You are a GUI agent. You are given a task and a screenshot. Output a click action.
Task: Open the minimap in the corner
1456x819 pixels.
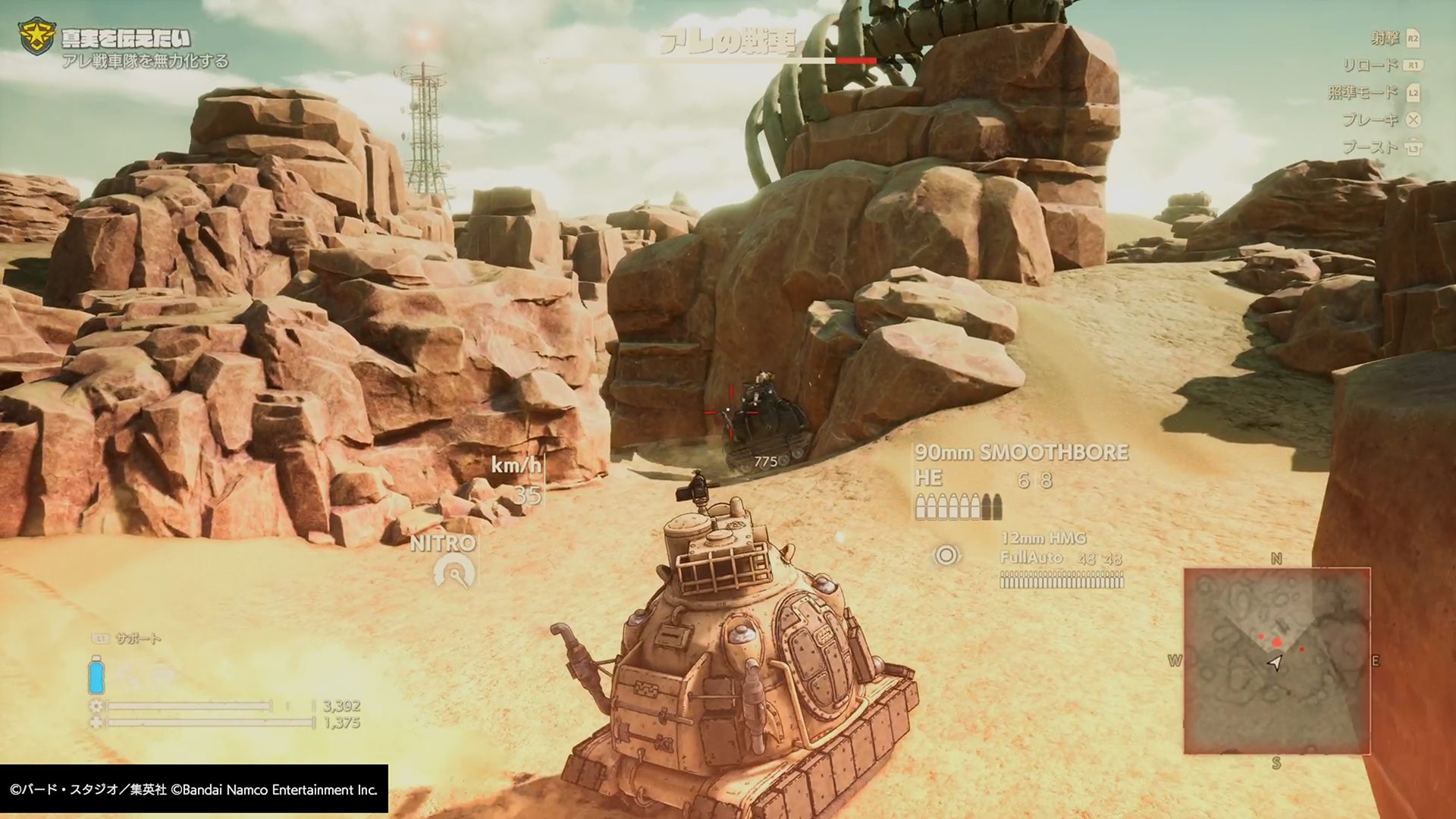[1277, 661]
